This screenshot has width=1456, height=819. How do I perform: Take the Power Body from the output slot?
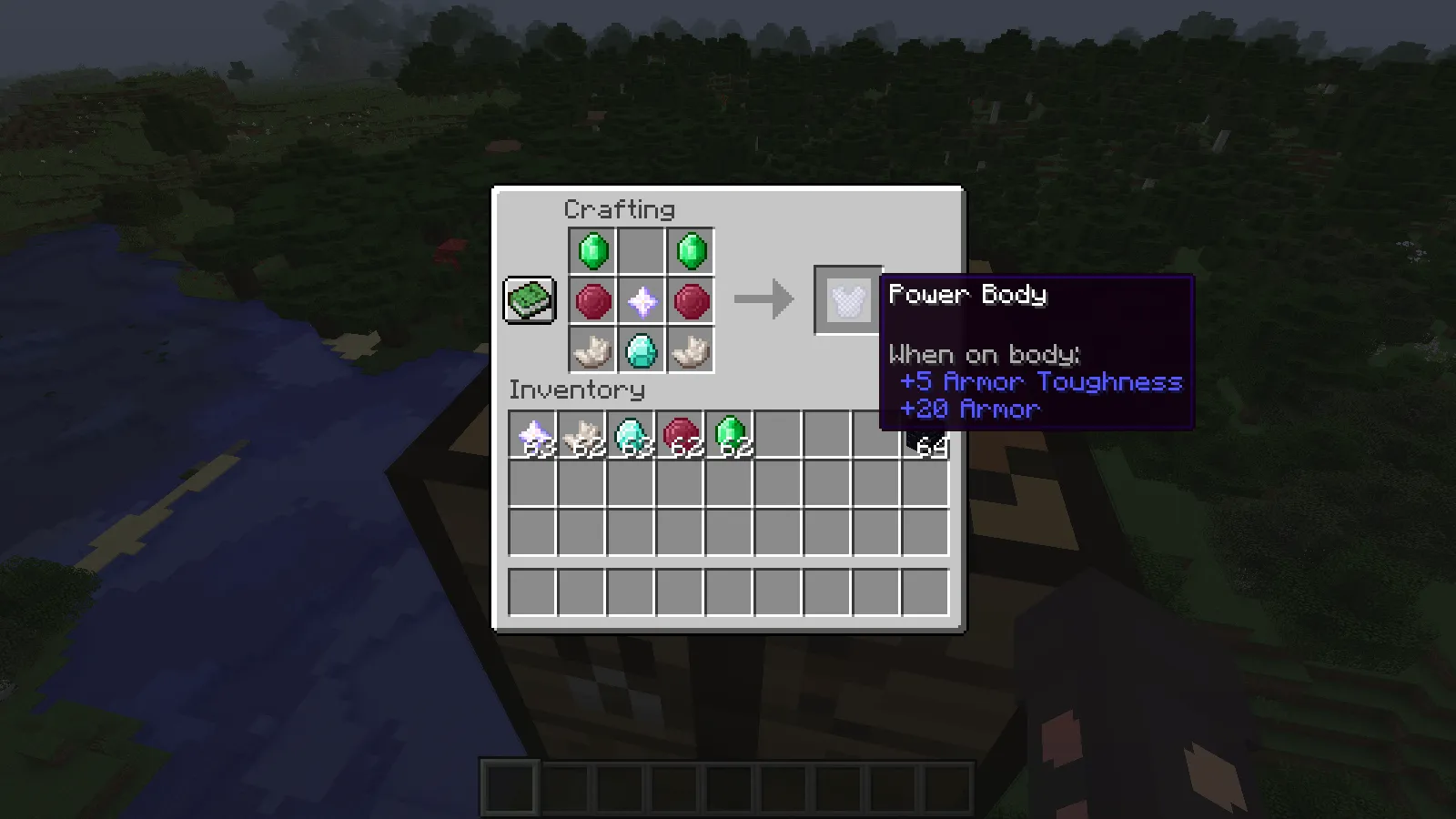[x=846, y=299]
